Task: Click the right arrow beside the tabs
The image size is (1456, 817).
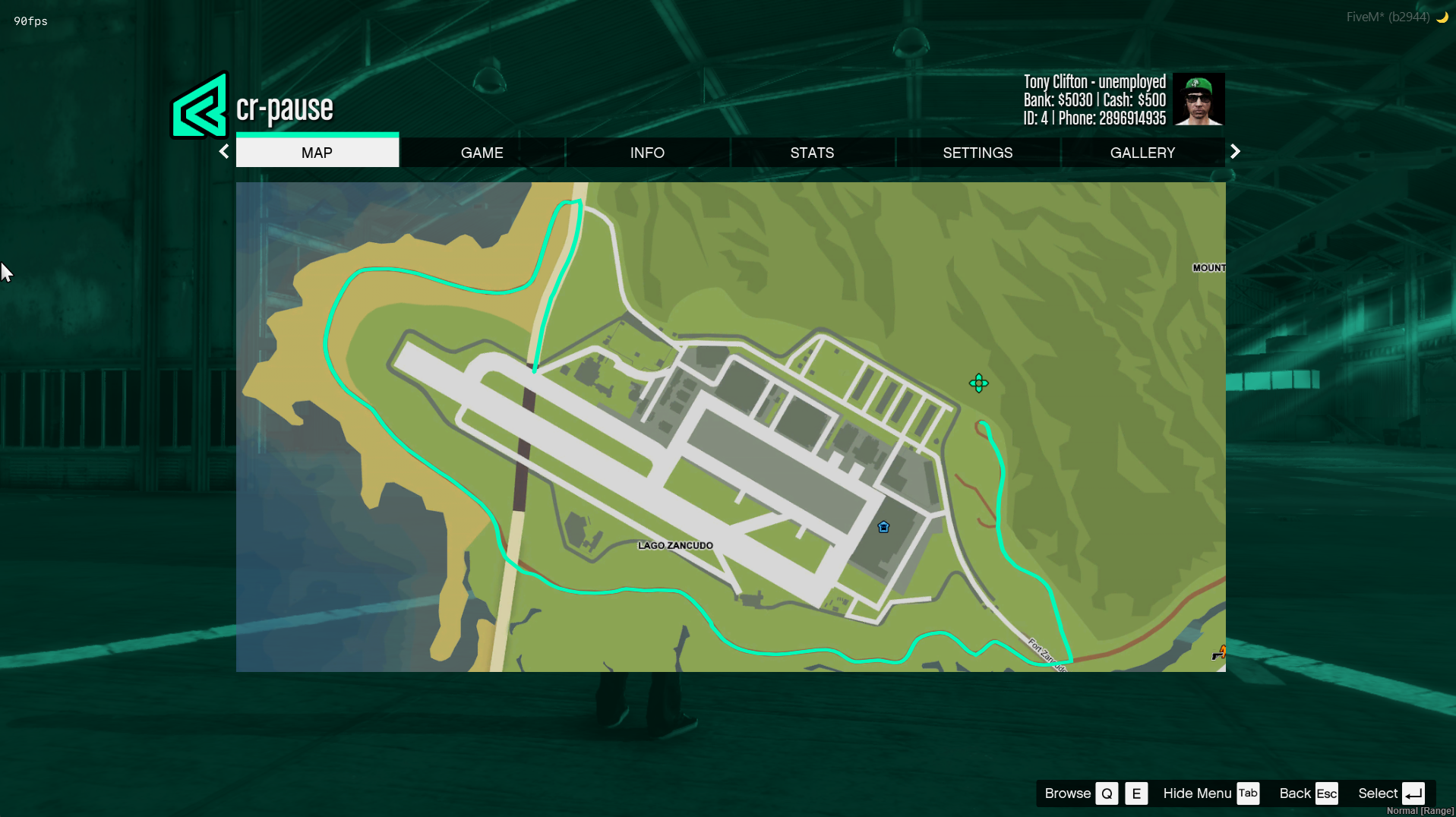Action: pos(1235,152)
